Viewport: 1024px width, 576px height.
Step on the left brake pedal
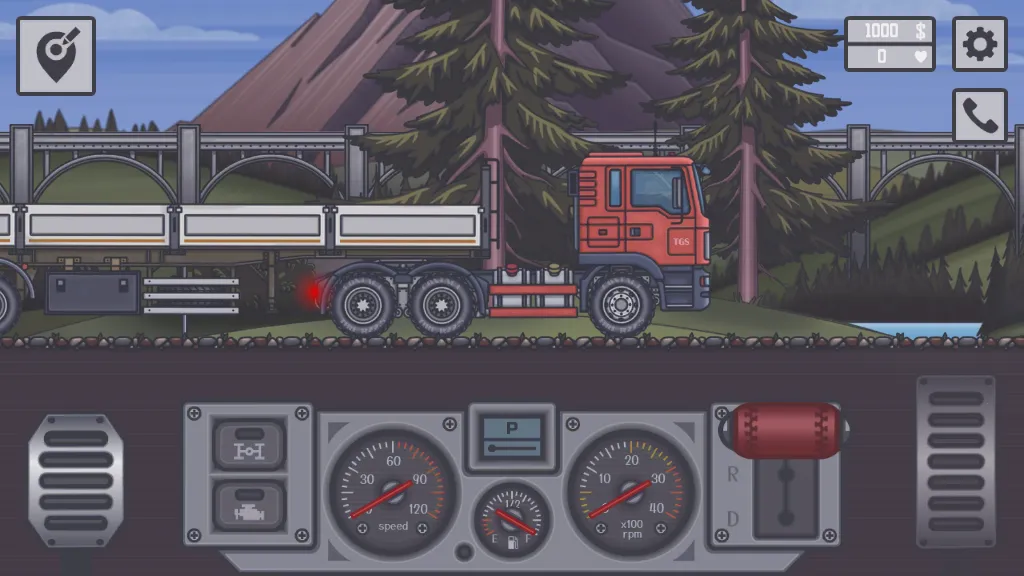click(x=76, y=480)
